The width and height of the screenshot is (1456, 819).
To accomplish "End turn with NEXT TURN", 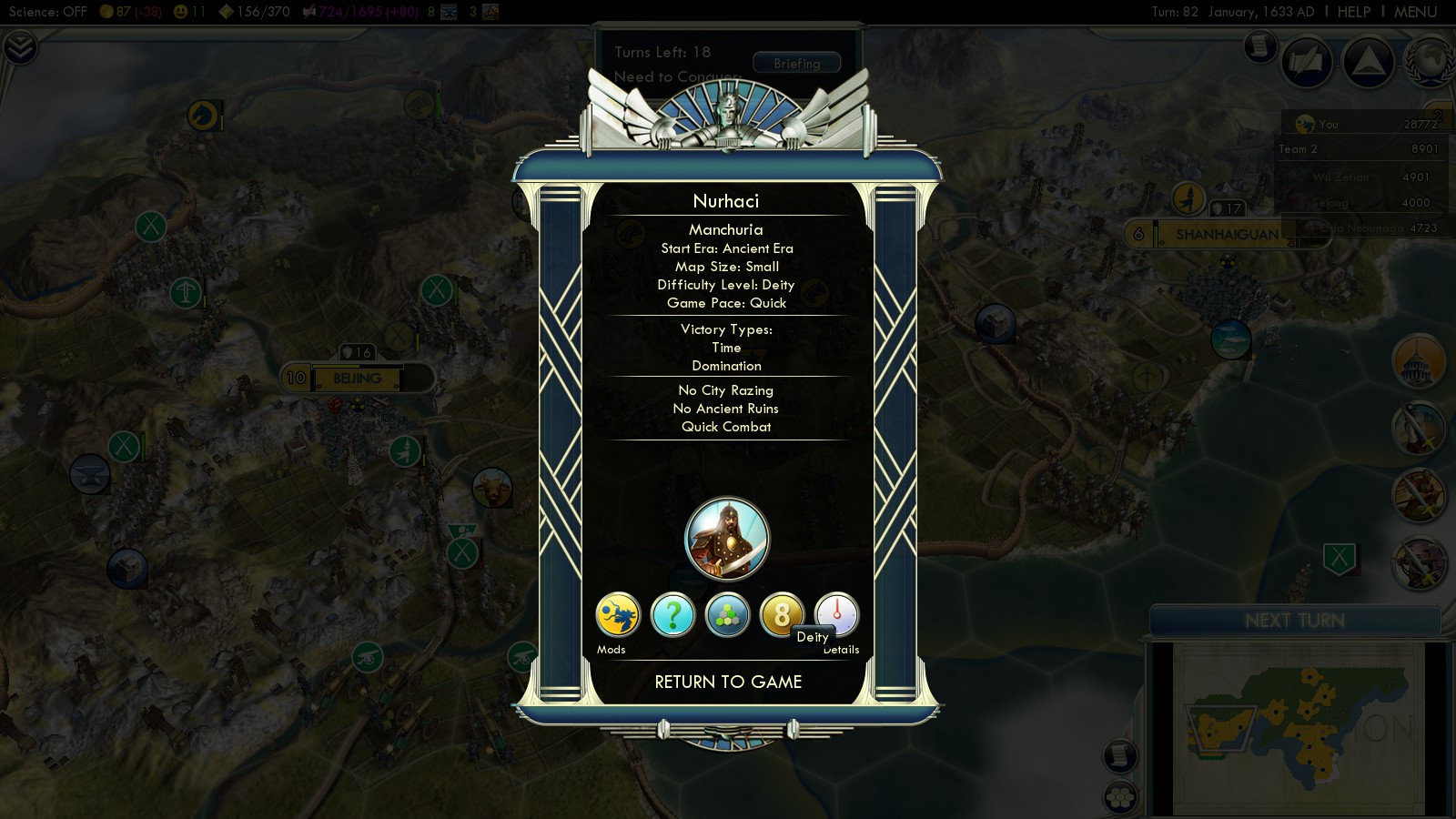I will (1294, 621).
